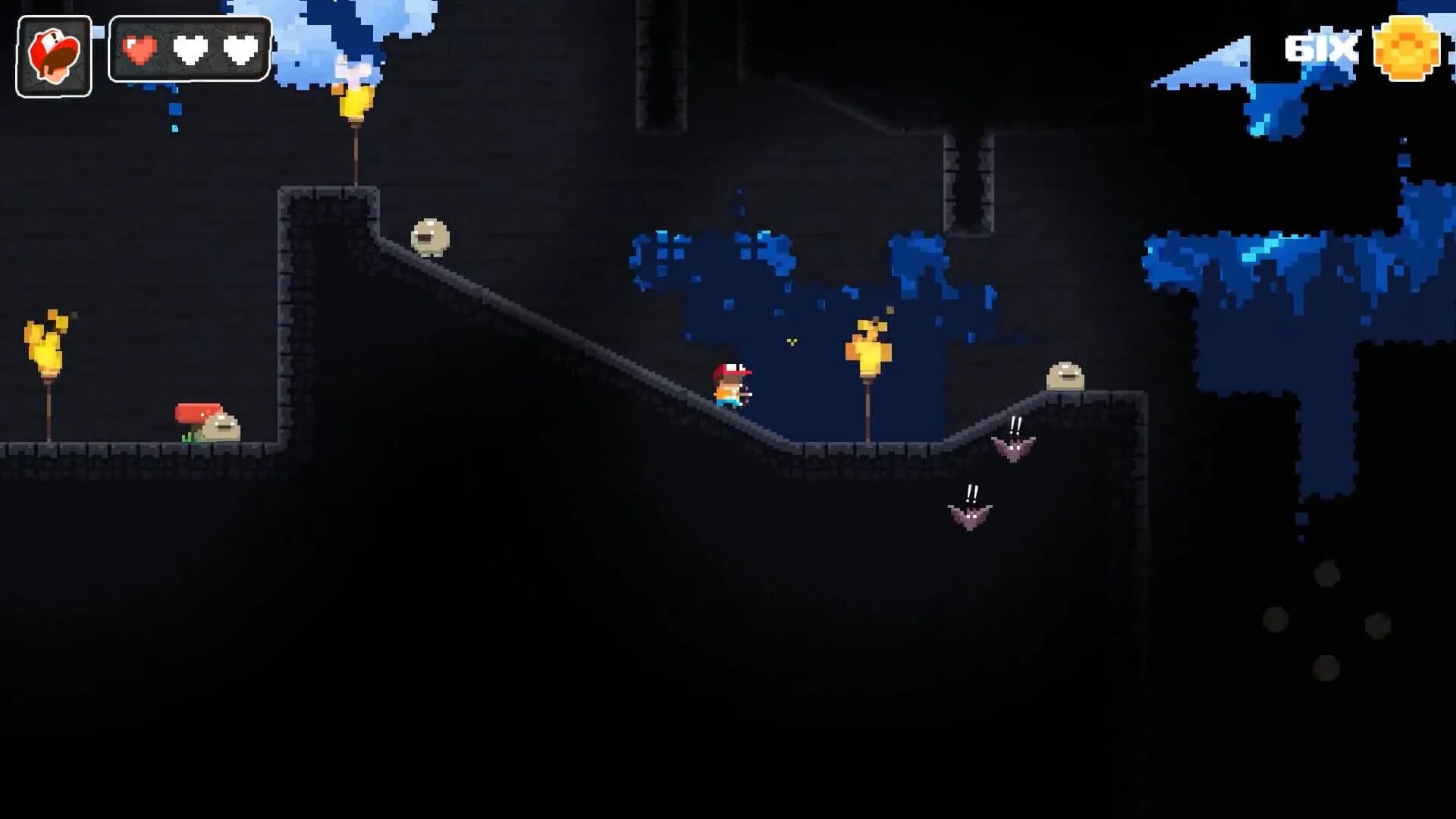Select the golden coin icon beside the counter
1456x819 pixels.
tap(1407, 49)
